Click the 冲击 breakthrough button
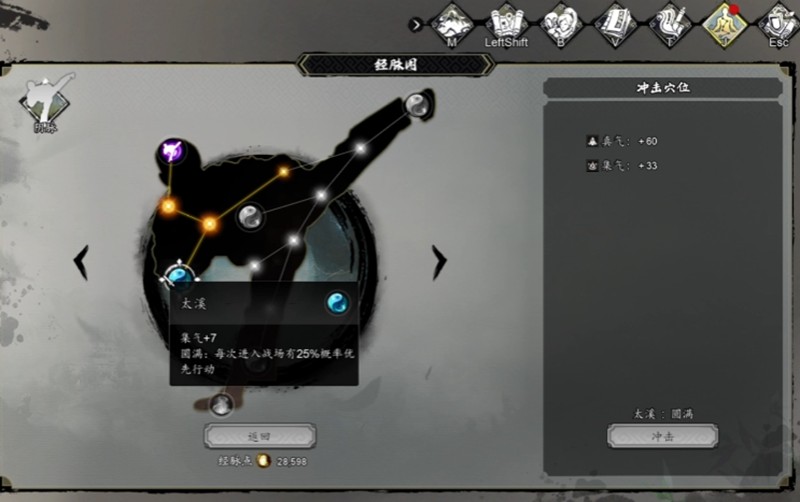Screen dimensions: 800x502 (x=662, y=436)
